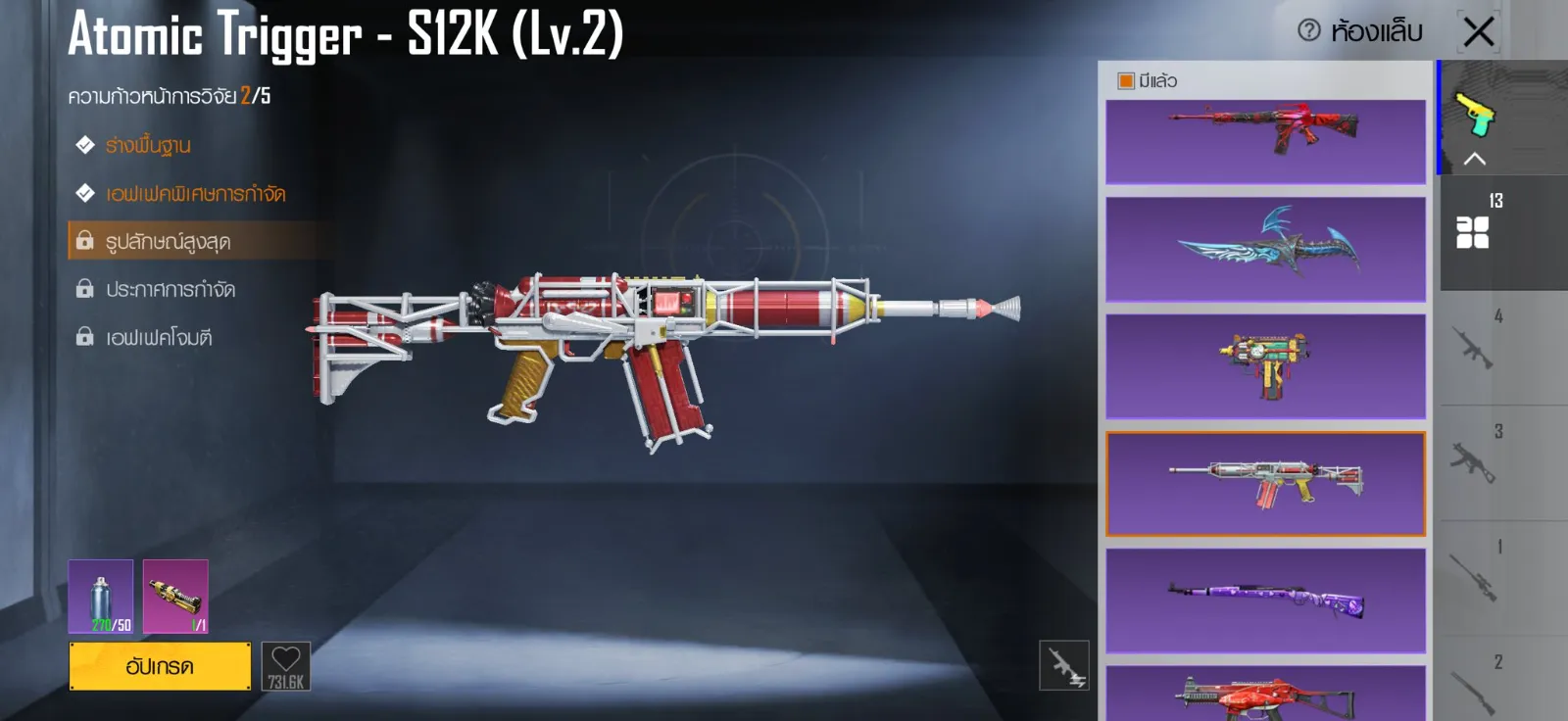Tap the weapon swap icon button
This screenshot has height=721, width=1568.
1063,666
